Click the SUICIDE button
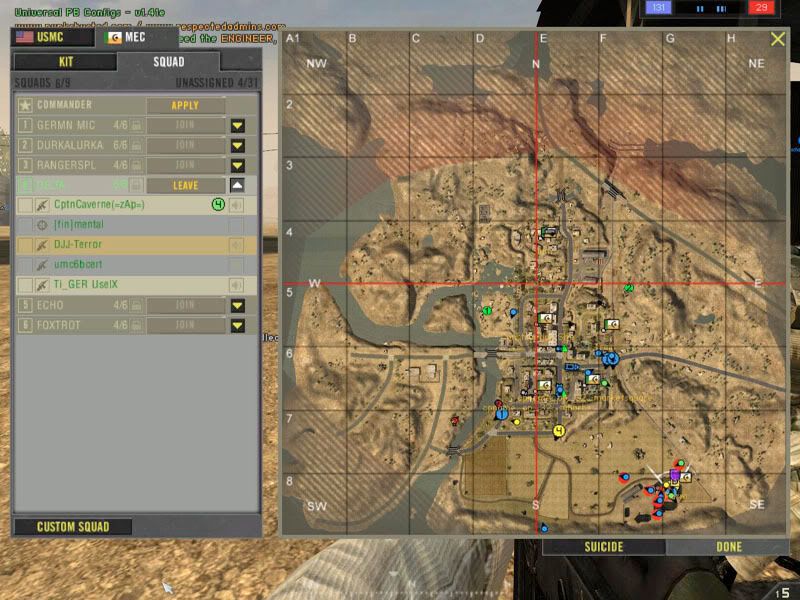The width and height of the screenshot is (800, 600). click(604, 547)
